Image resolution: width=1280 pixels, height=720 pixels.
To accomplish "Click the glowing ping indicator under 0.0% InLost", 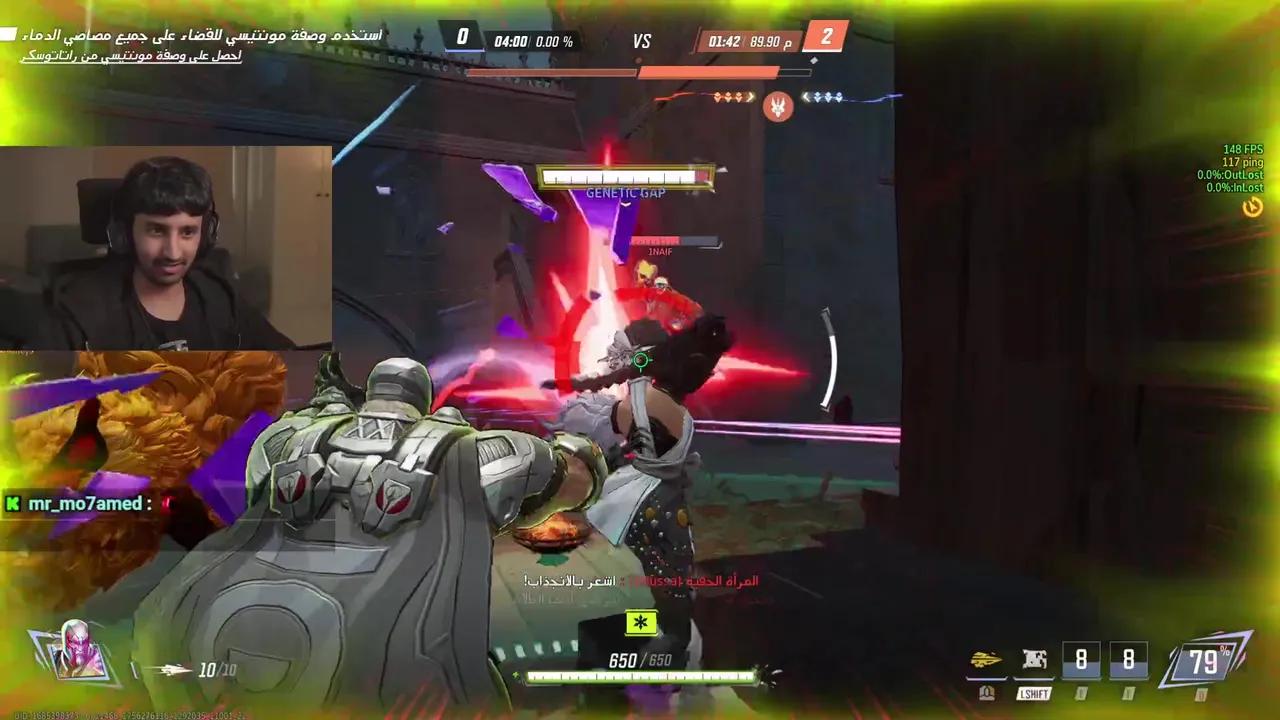I will pos(1253,206).
